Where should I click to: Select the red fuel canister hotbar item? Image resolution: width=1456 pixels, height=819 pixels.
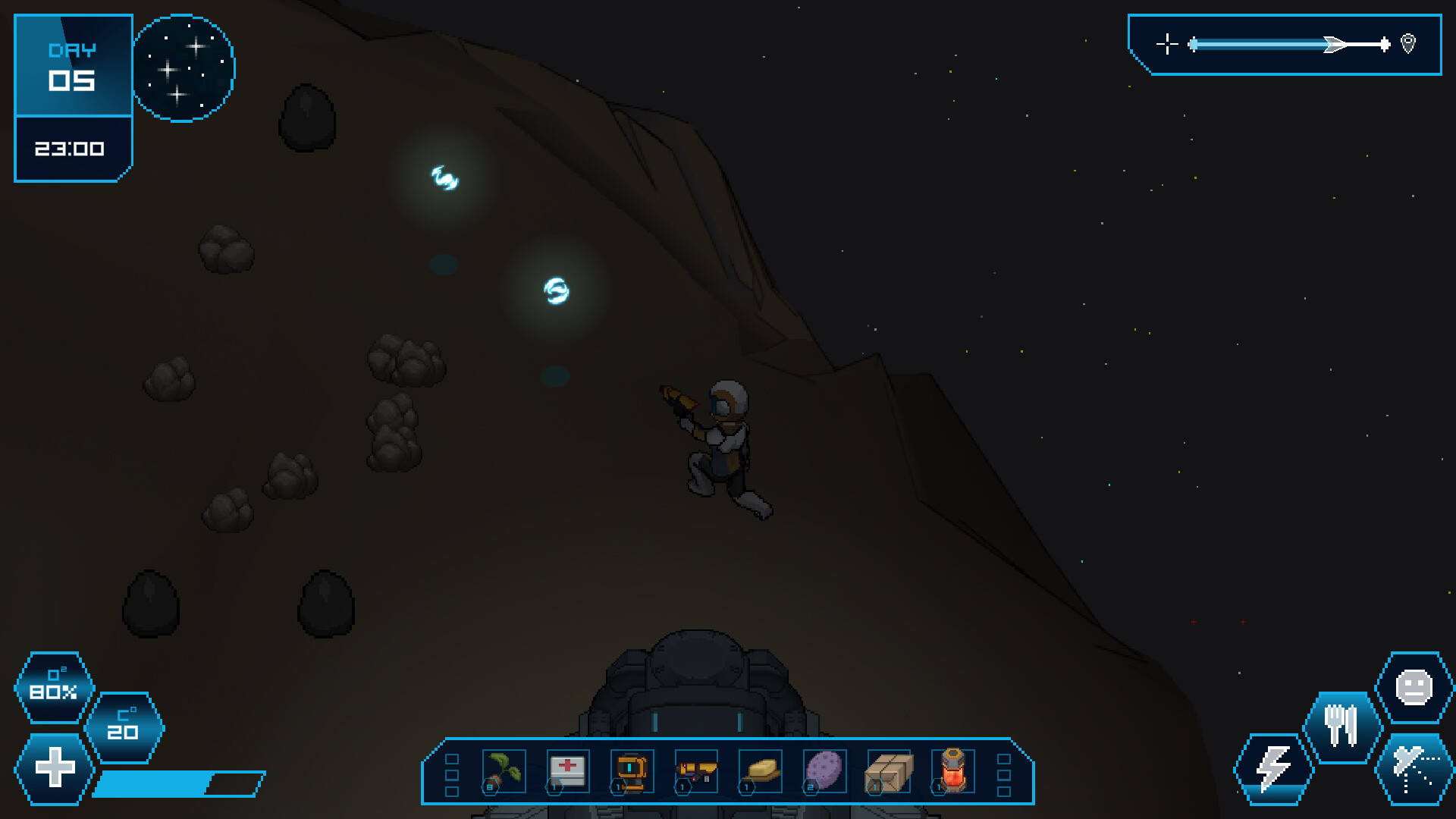[953, 772]
